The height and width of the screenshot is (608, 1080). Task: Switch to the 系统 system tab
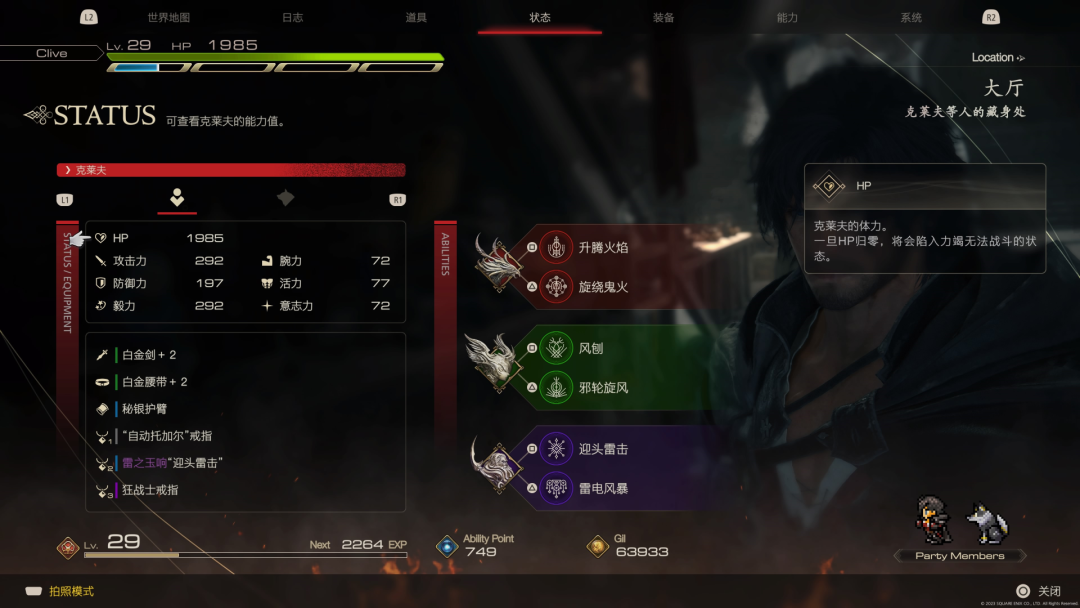click(911, 18)
